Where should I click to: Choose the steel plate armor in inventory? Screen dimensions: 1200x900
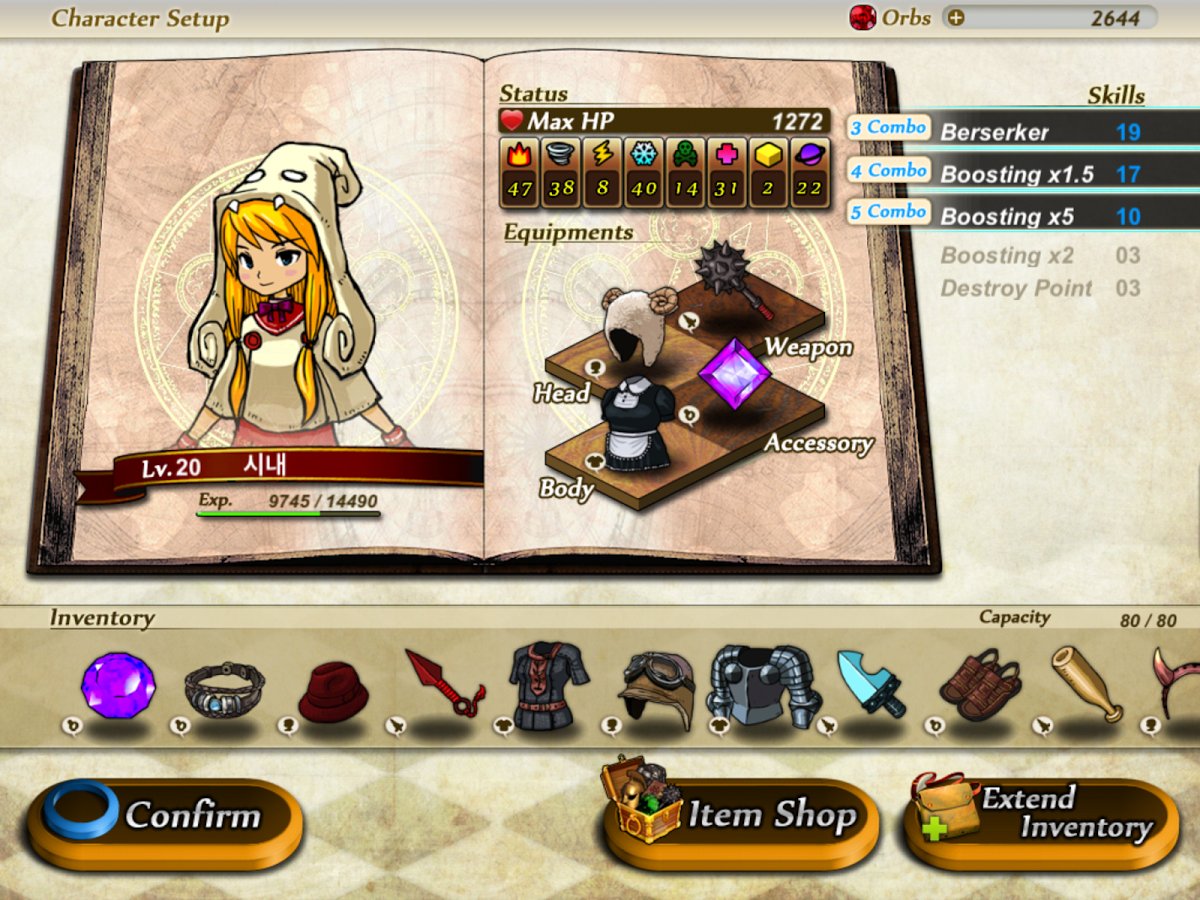pos(764,685)
